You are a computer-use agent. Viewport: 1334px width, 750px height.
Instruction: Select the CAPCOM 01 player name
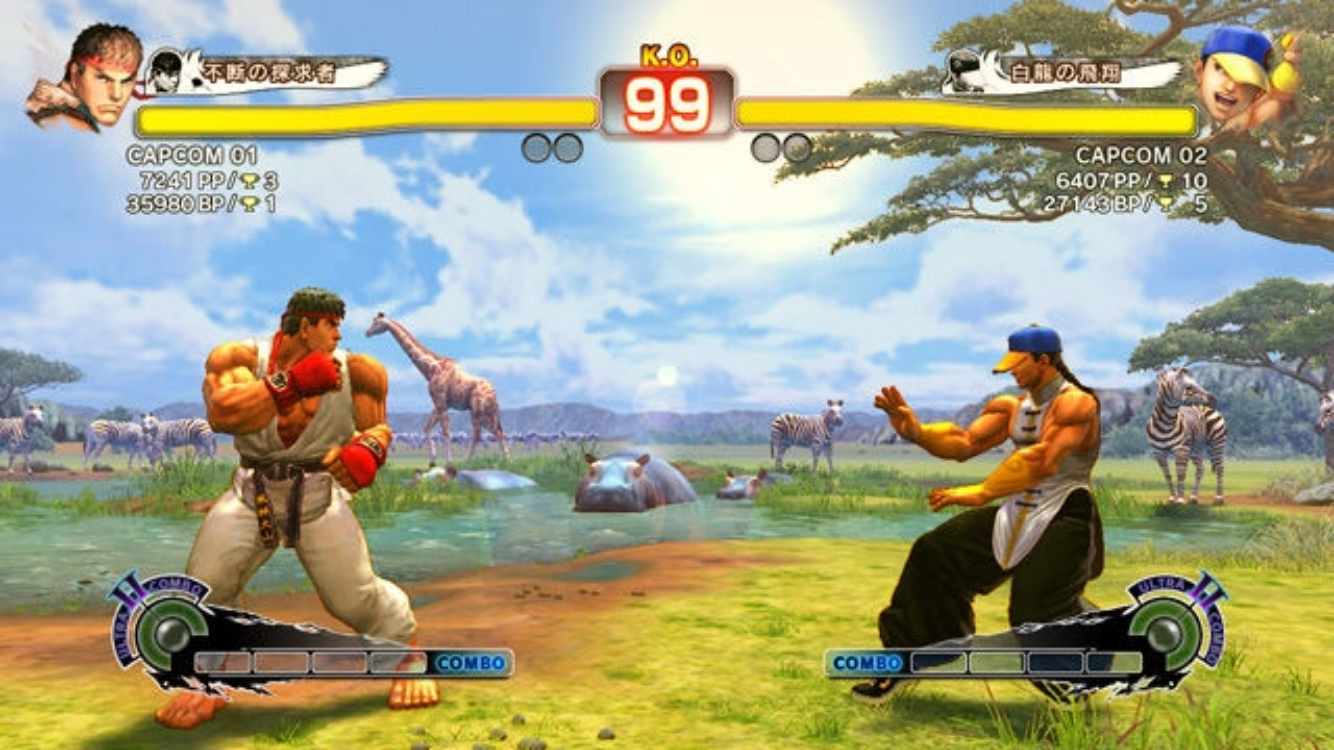coord(192,156)
